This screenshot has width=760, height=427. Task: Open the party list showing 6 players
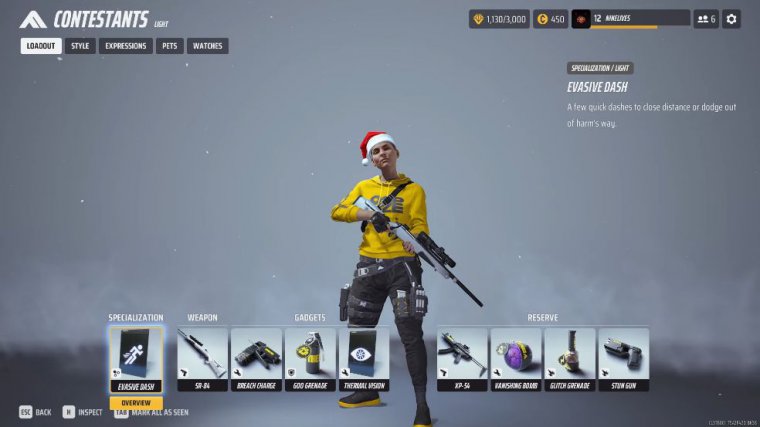tap(706, 19)
